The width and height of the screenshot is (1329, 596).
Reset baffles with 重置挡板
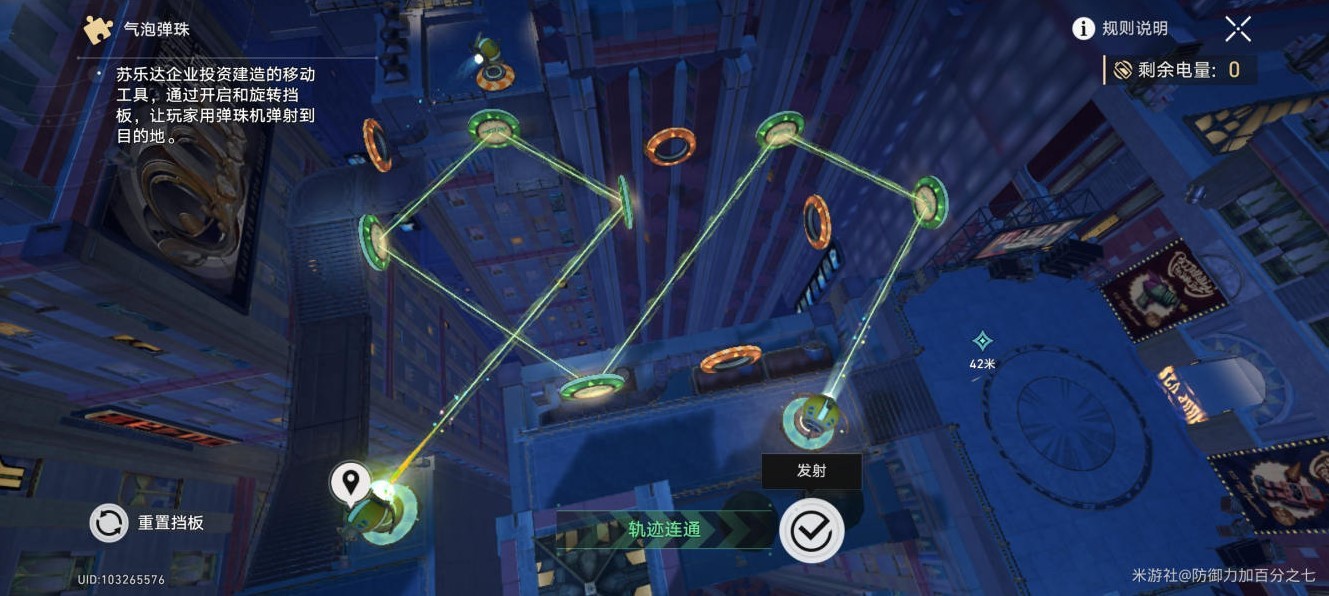pyautogui.click(x=148, y=522)
